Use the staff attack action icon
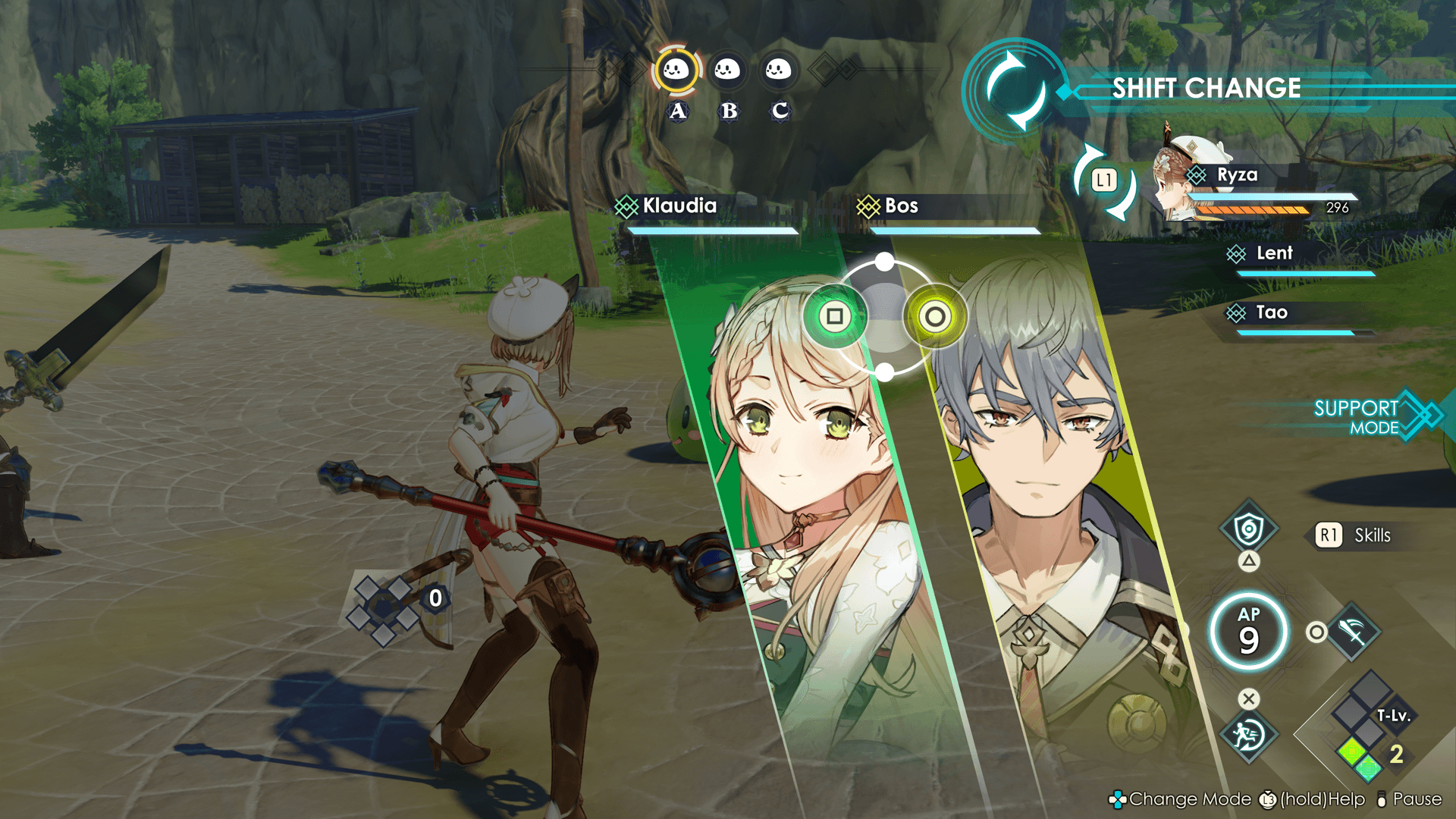Image resolution: width=1456 pixels, height=819 pixels. (1354, 632)
